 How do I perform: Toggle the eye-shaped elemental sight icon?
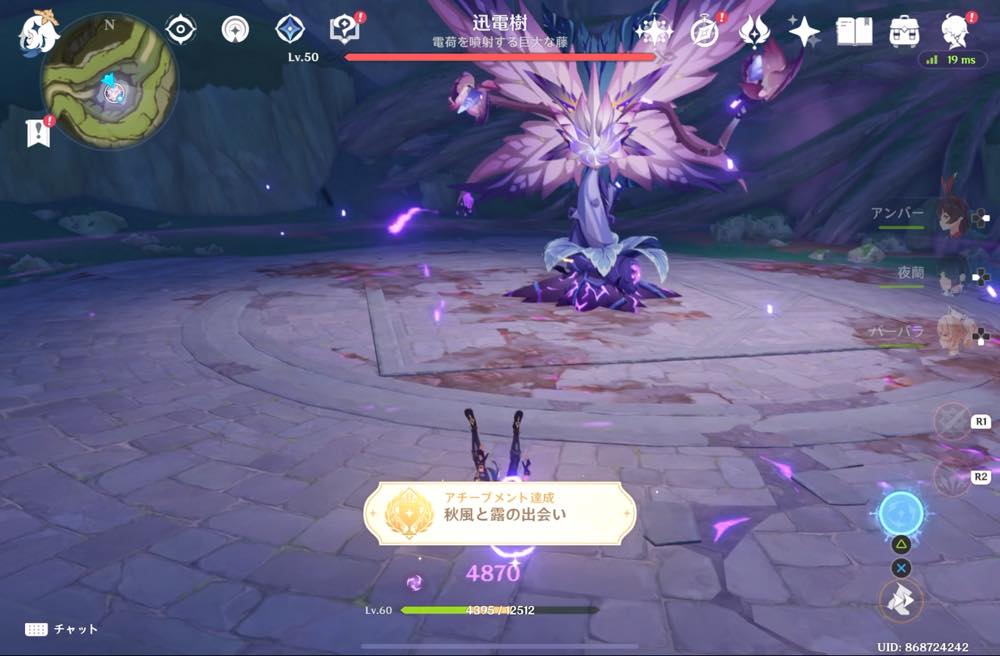(180, 30)
